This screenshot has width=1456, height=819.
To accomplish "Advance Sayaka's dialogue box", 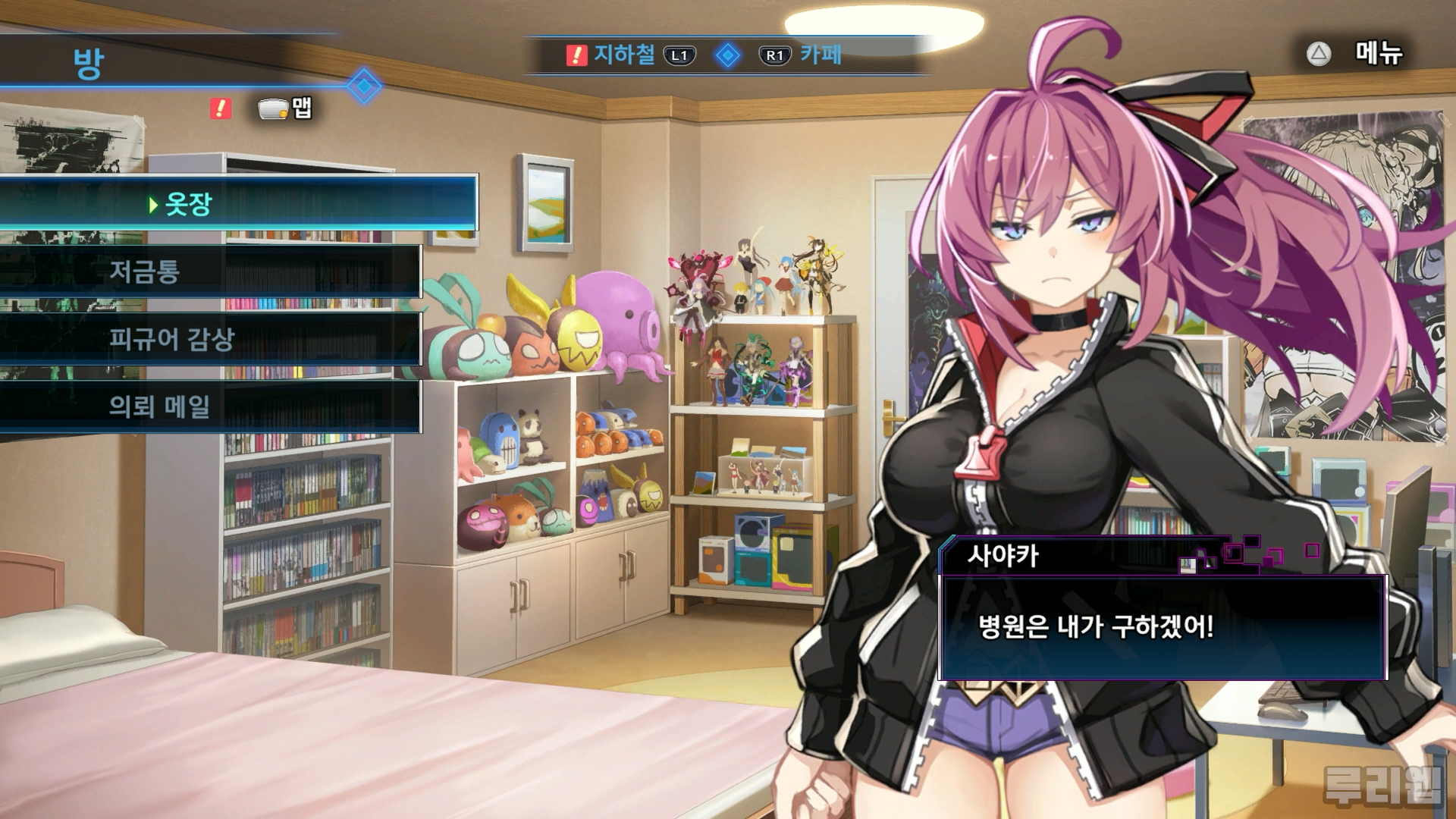I will coord(1163,627).
